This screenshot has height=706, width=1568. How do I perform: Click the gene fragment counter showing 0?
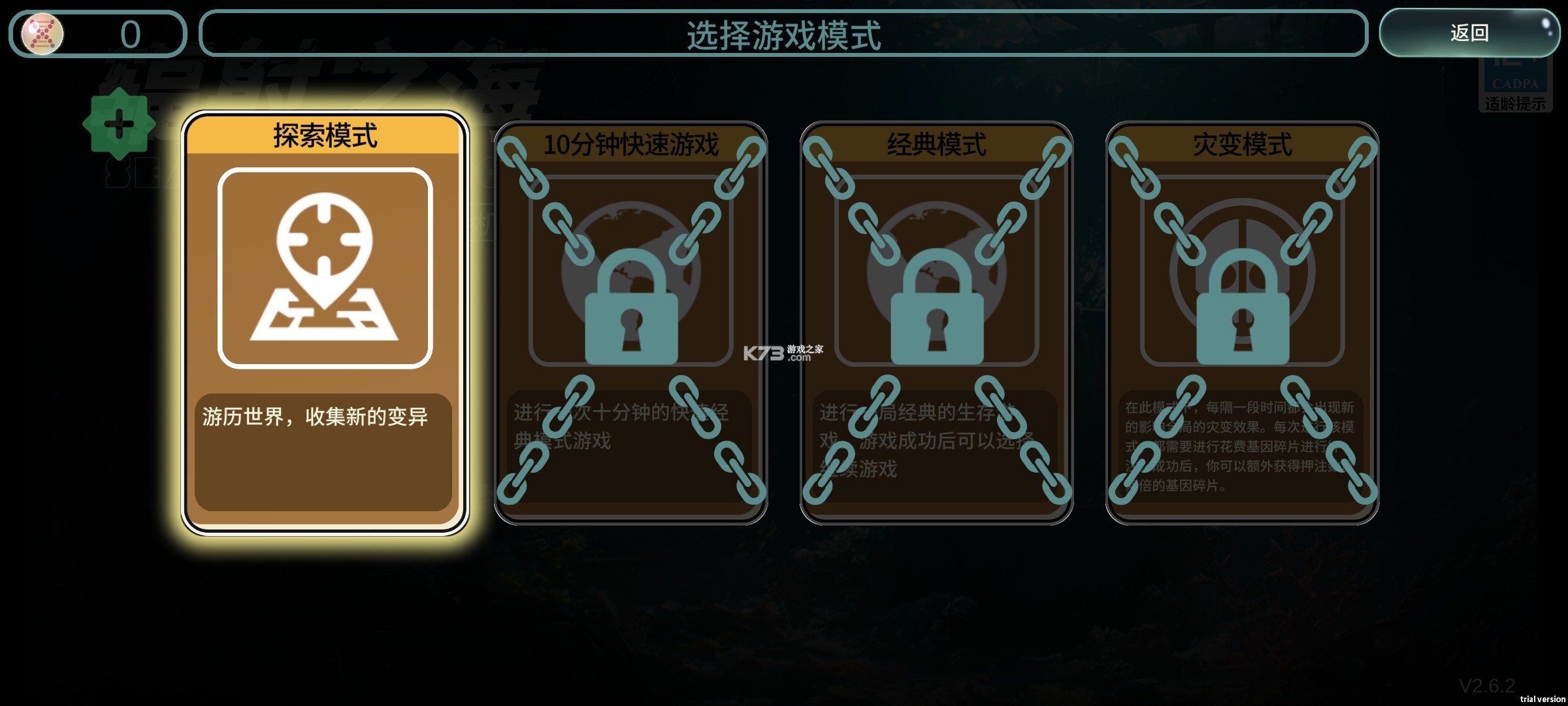click(x=131, y=33)
